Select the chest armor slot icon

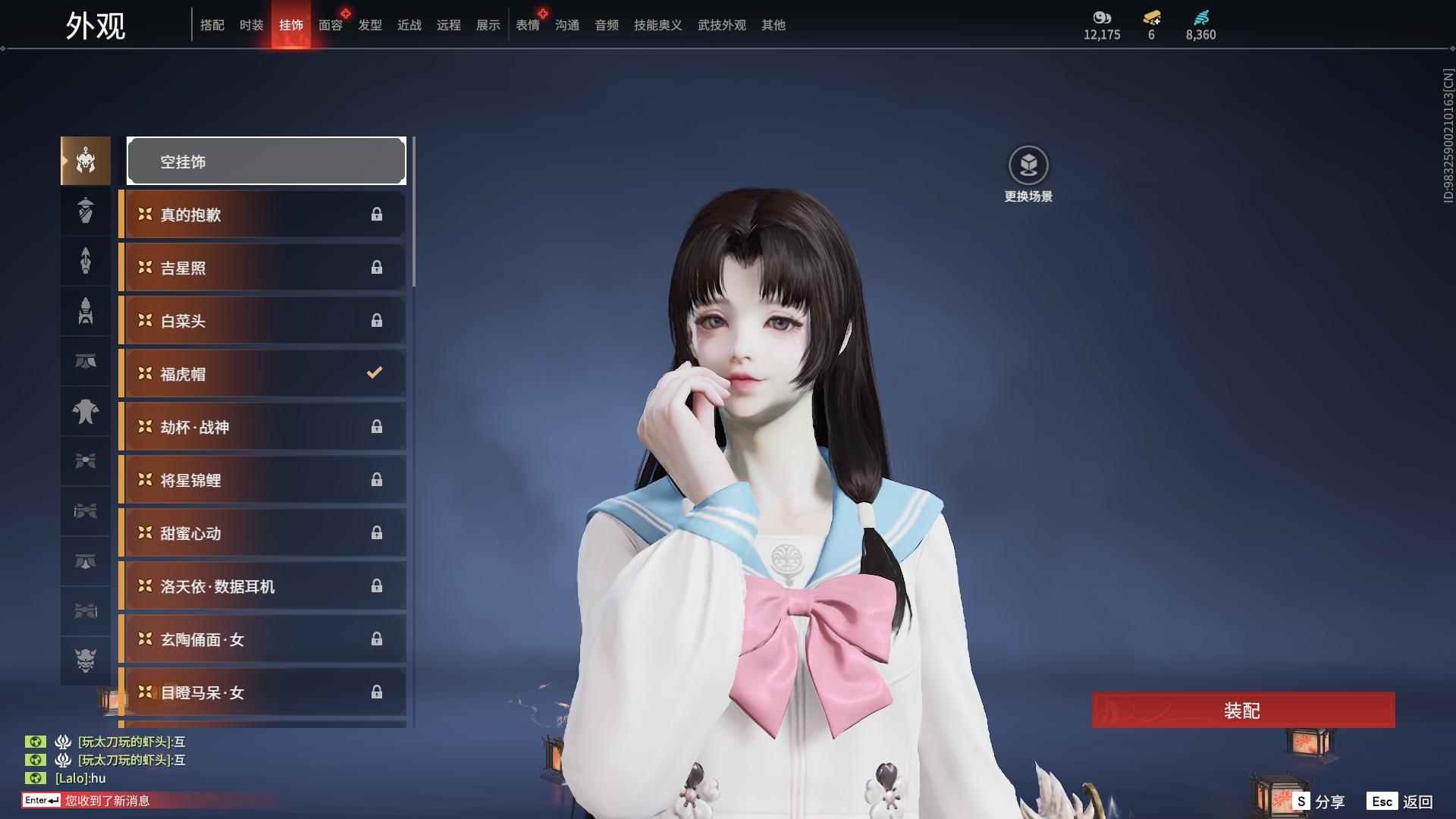(x=86, y=412)
